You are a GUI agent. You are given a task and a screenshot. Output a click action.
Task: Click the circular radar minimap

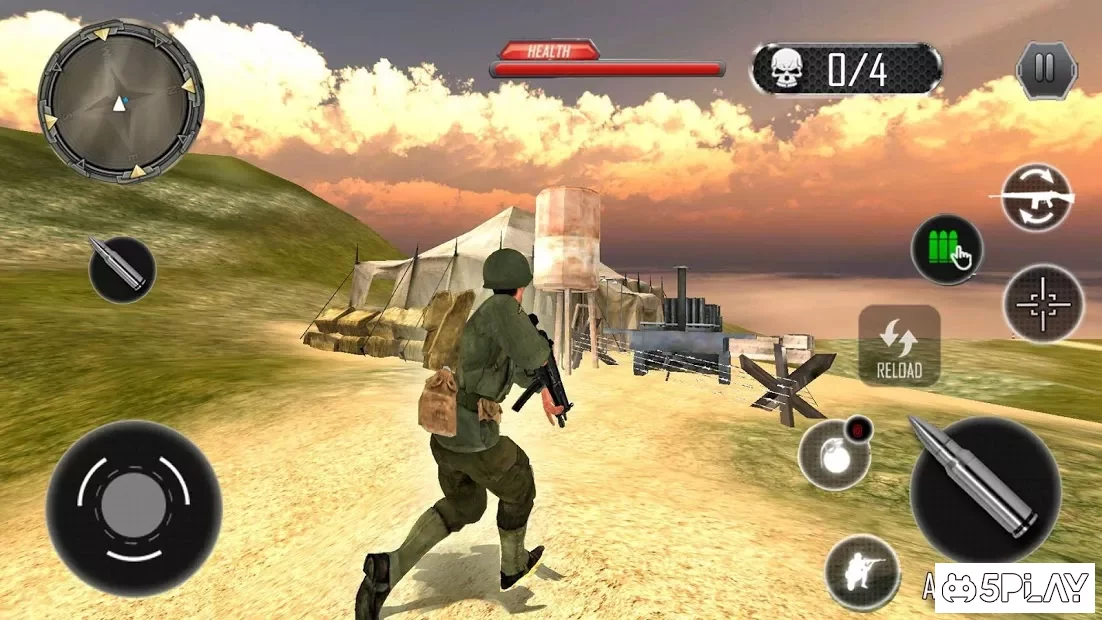coord(120,101)
